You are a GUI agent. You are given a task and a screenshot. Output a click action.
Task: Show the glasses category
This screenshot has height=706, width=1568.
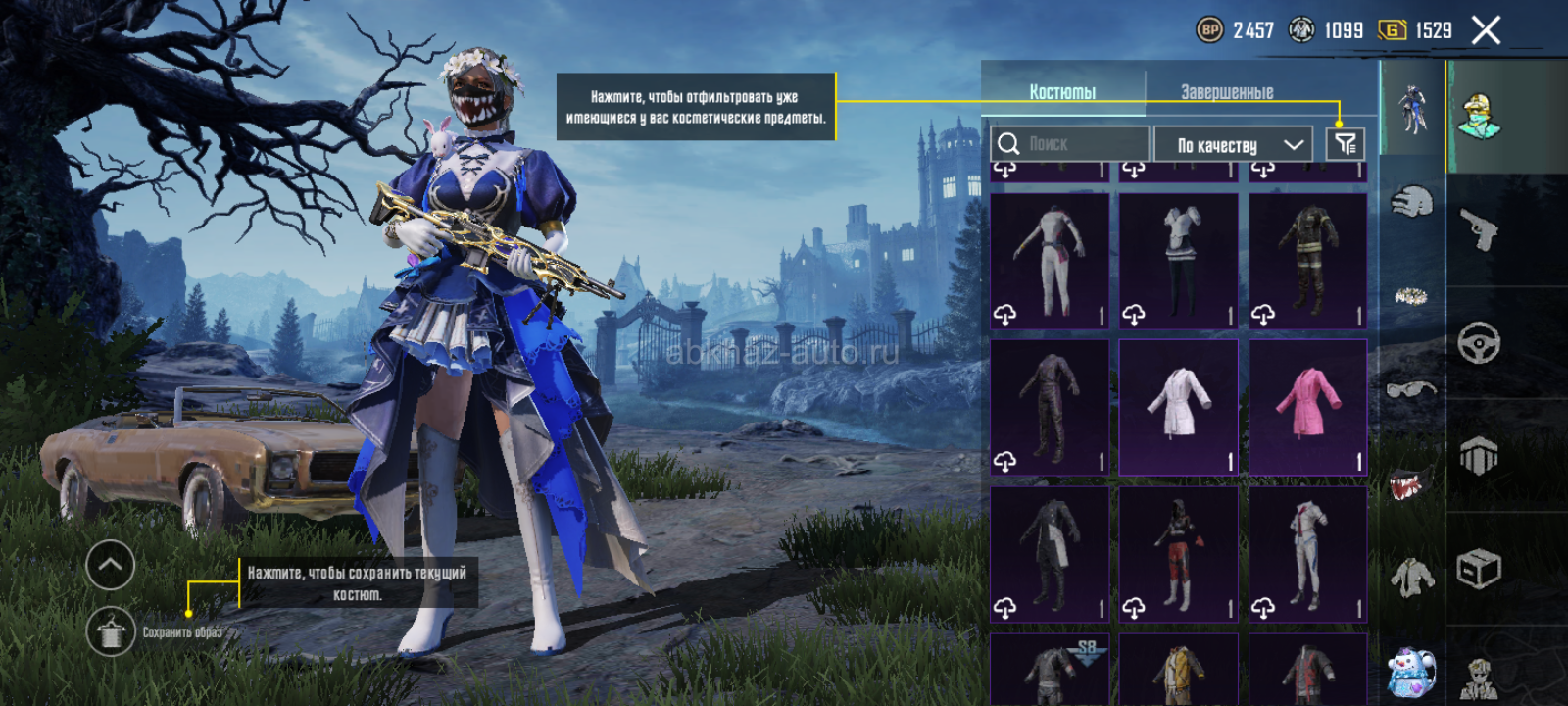[1411, 390]
